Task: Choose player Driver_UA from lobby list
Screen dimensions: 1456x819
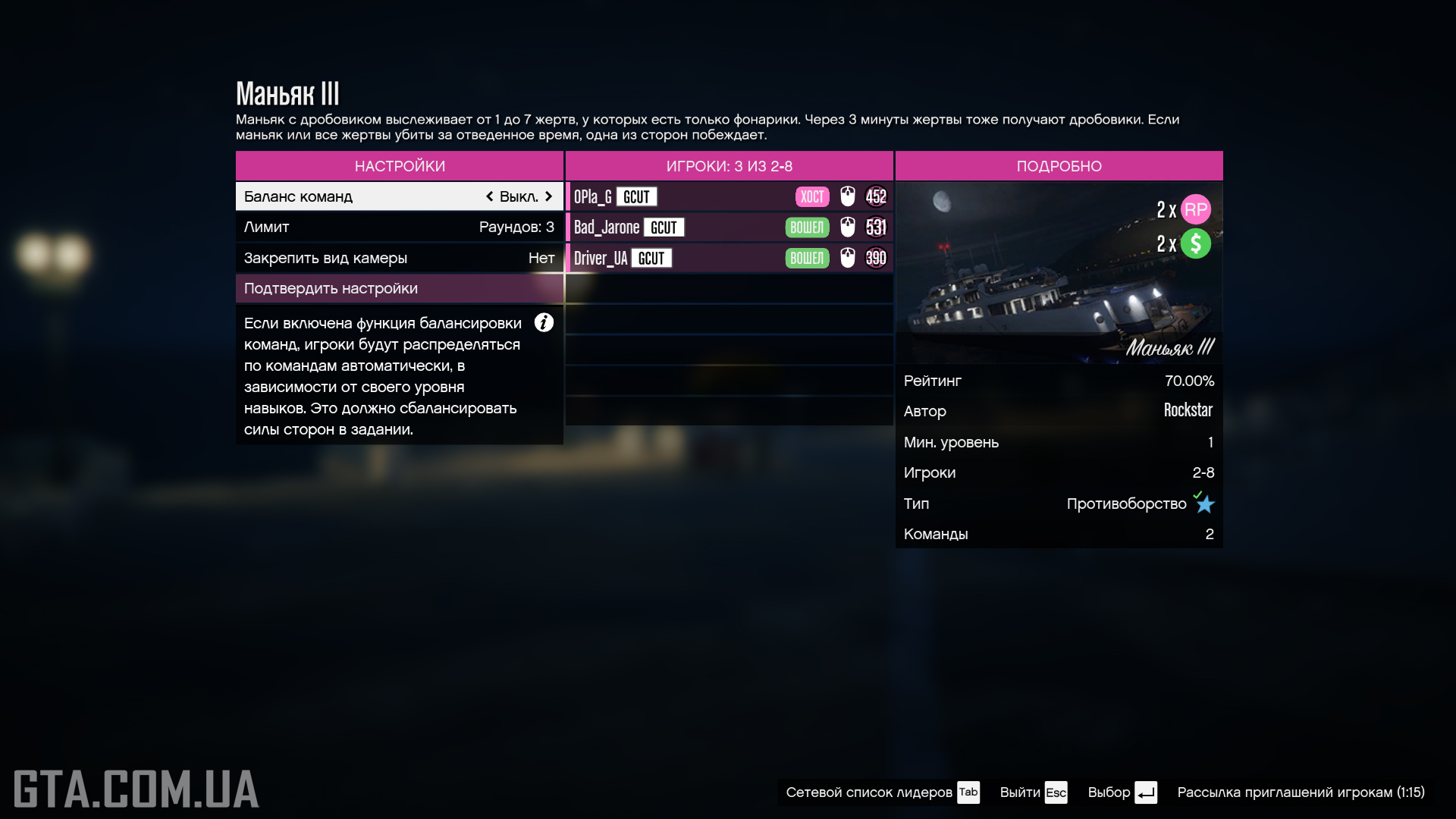Action: pyautogui.click(x=728, y=259)
